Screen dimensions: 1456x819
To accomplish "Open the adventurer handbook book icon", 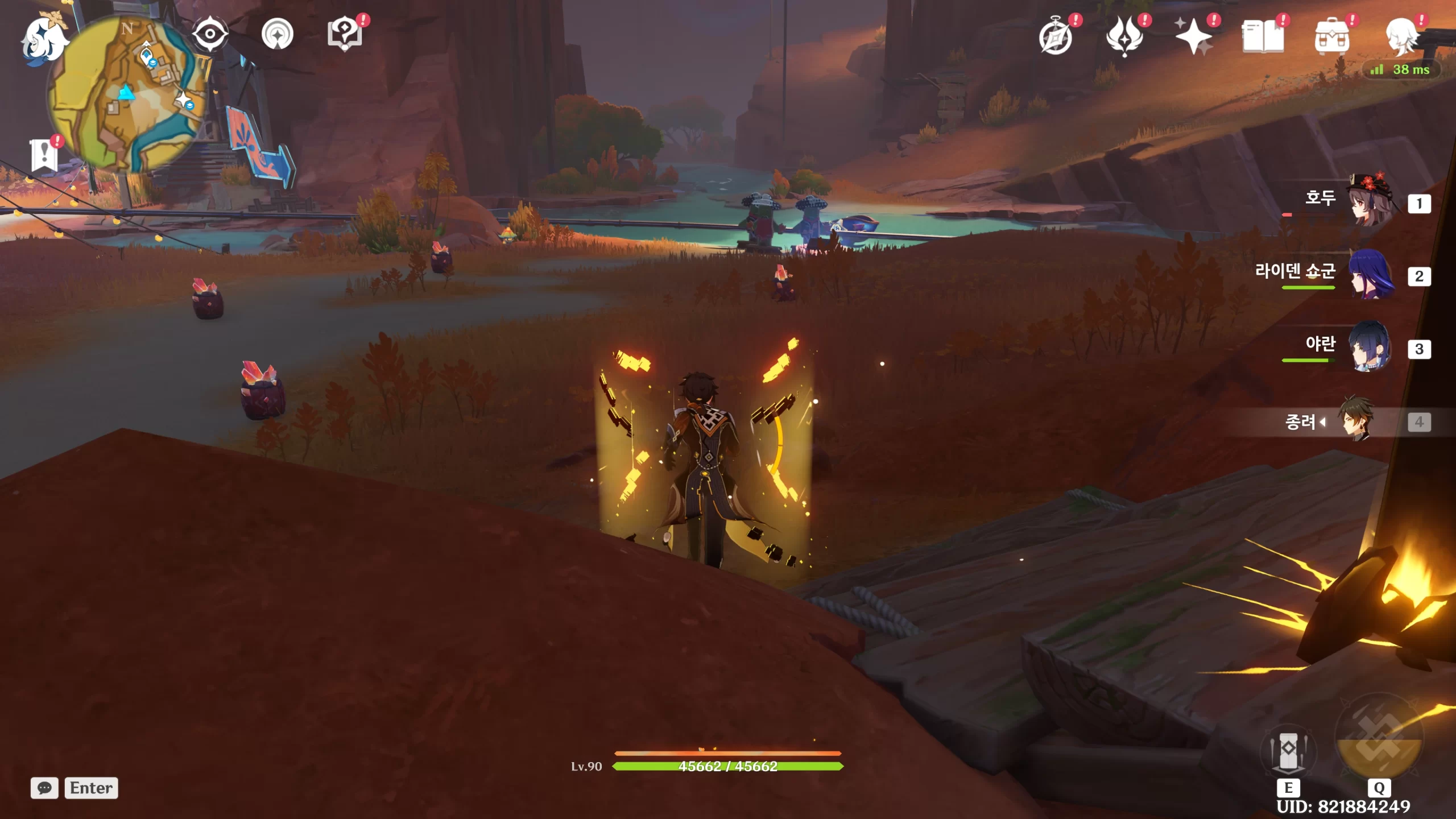I will coord(1263,38).
